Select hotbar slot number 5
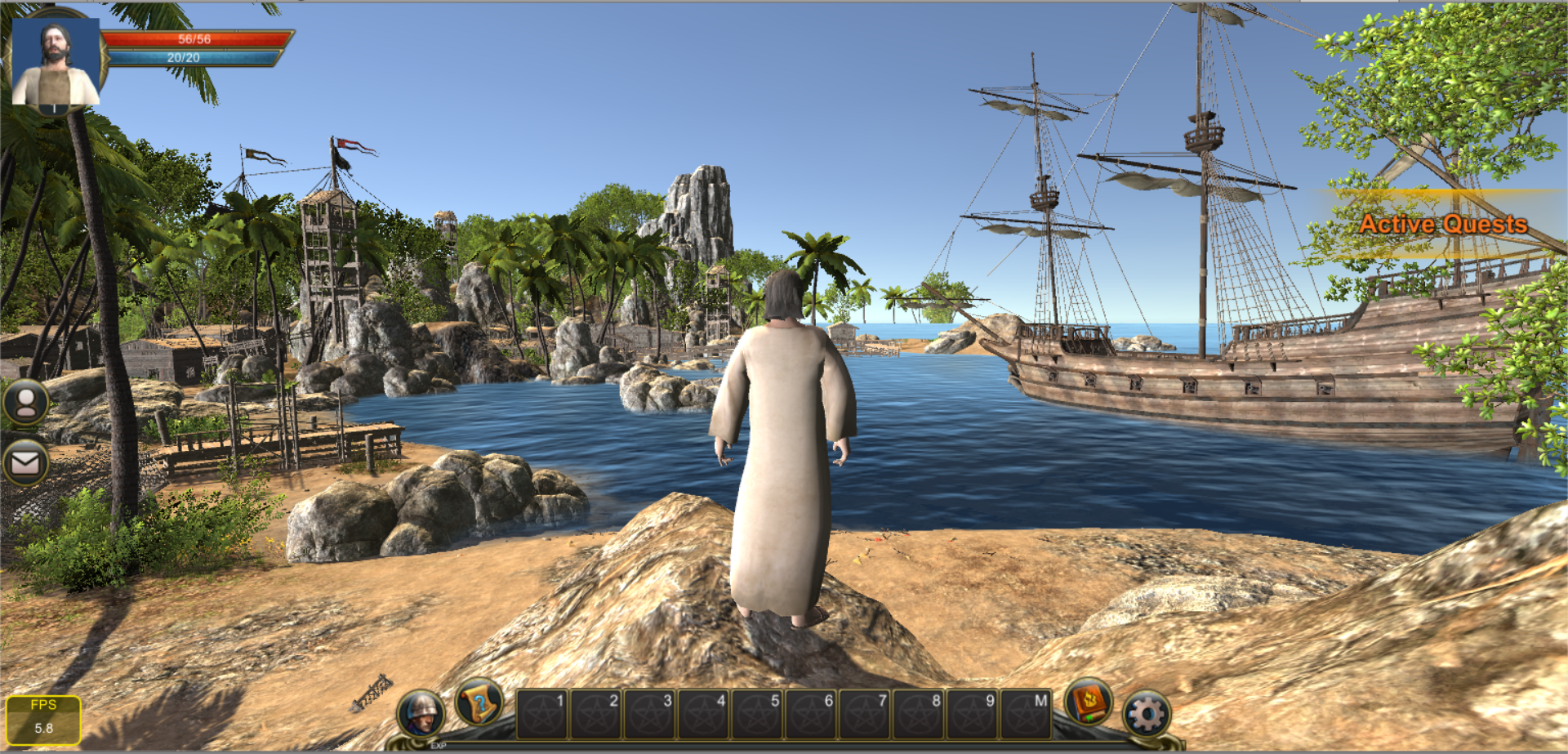The width and height of the screenshot is (1568, 754). (x=757, y=714)
